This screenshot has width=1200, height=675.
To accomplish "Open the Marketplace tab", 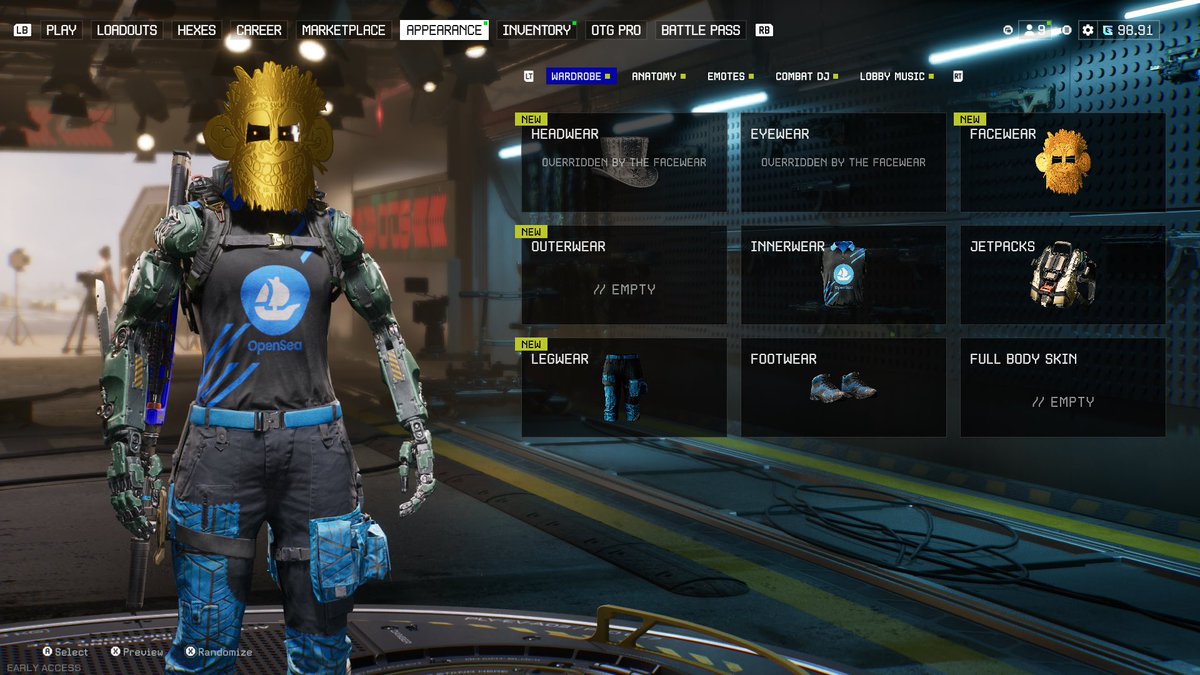I will tap(343, 30).
